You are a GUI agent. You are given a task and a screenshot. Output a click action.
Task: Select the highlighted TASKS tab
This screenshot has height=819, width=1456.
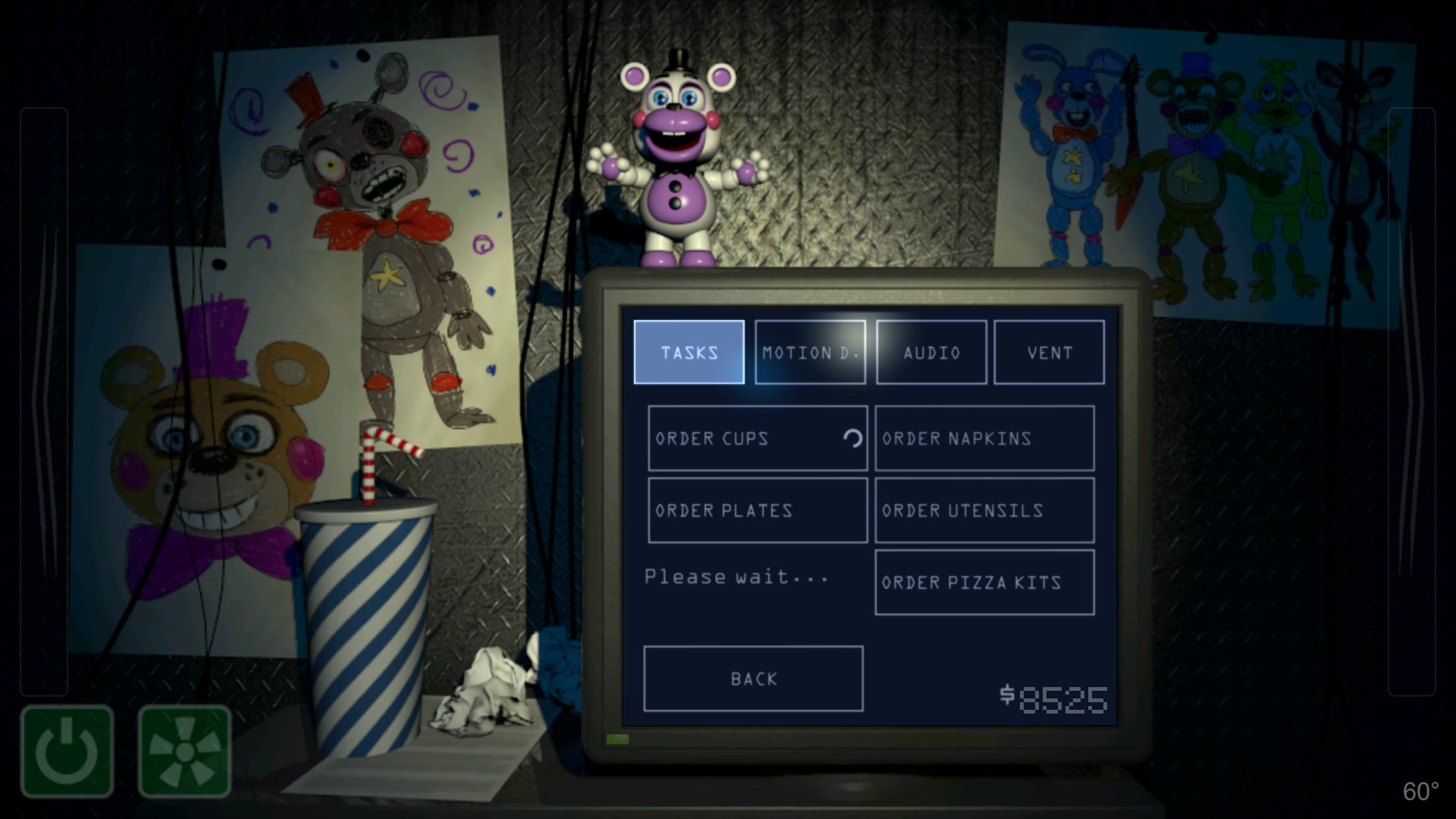pyautogui.click(x=688, y=352)
